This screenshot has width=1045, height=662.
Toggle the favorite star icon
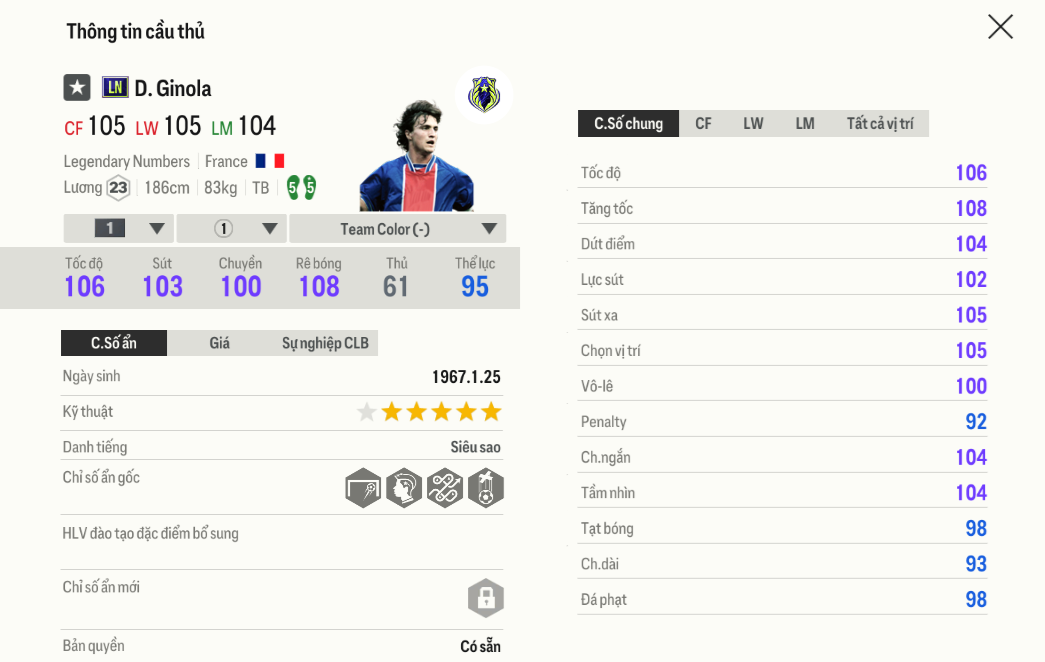77,88
